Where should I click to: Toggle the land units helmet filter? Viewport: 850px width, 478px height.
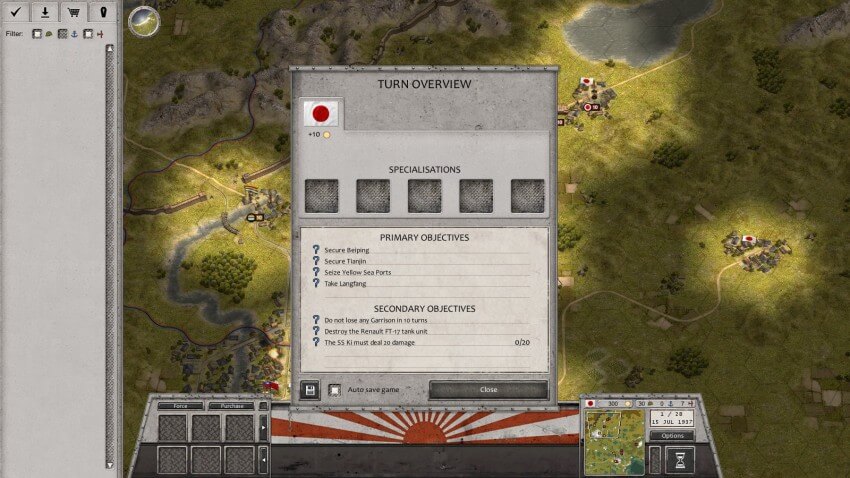pyautogui.click(x=37, y=34)
